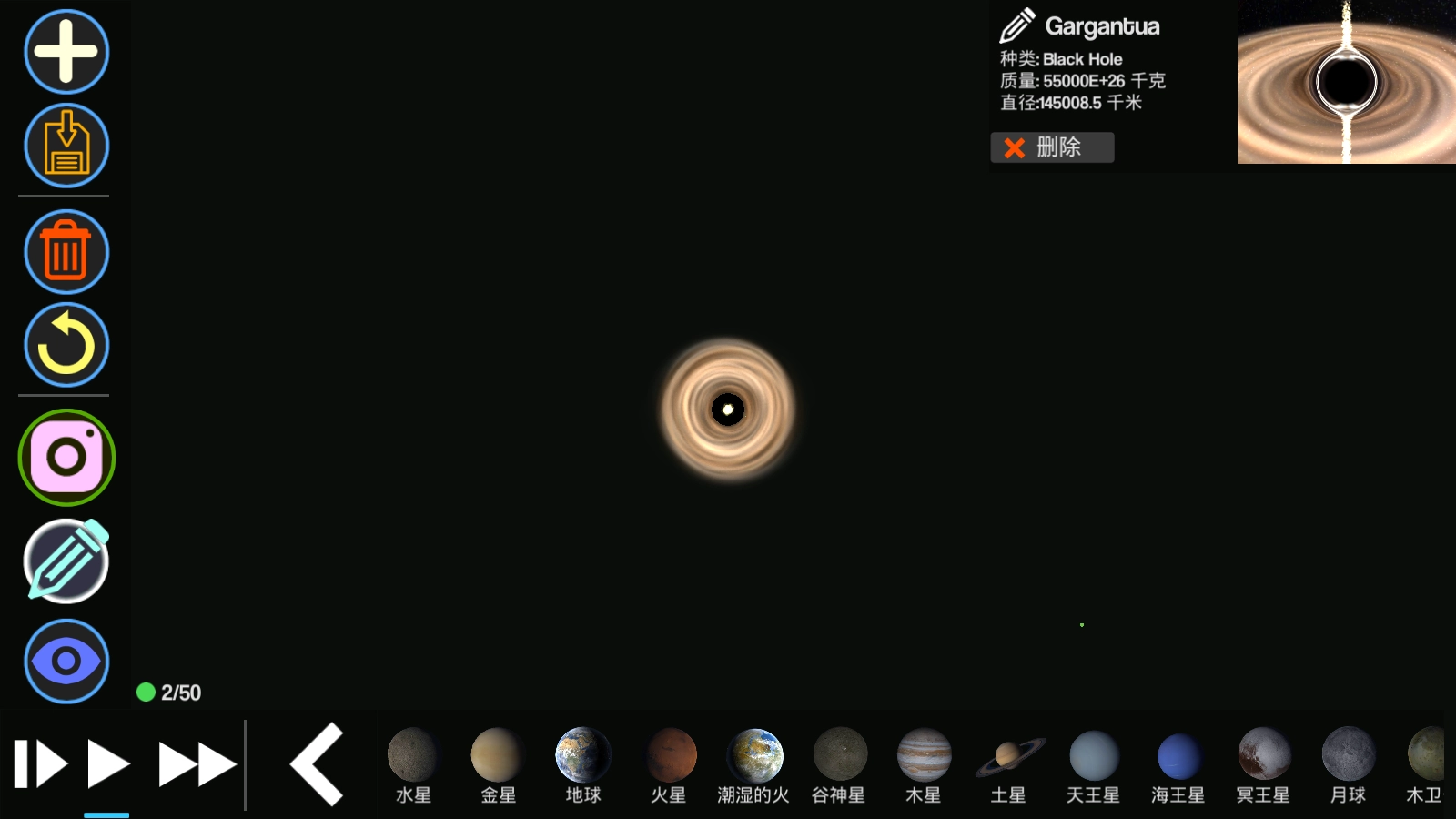
Task: Open the save and load panel
Action: 65,146
